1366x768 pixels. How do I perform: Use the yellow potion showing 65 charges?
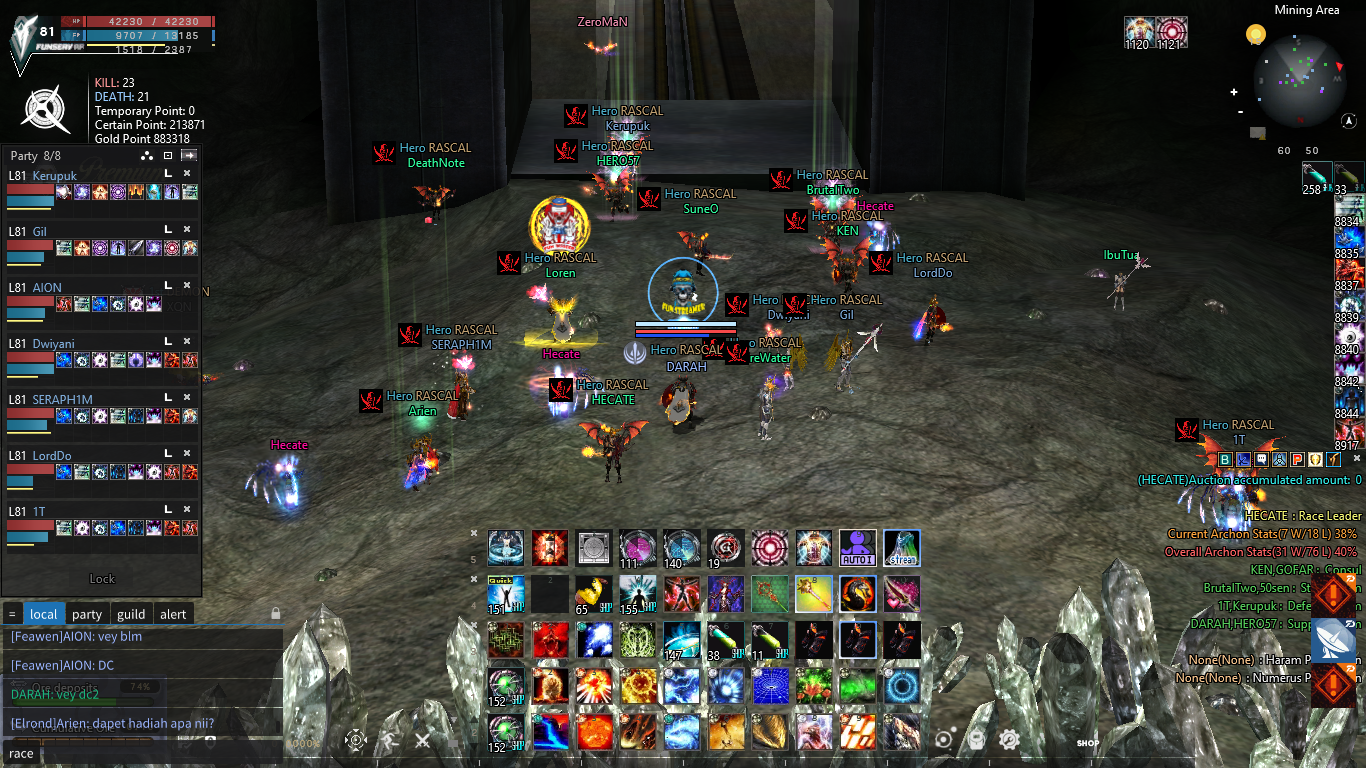coord(592,592)
